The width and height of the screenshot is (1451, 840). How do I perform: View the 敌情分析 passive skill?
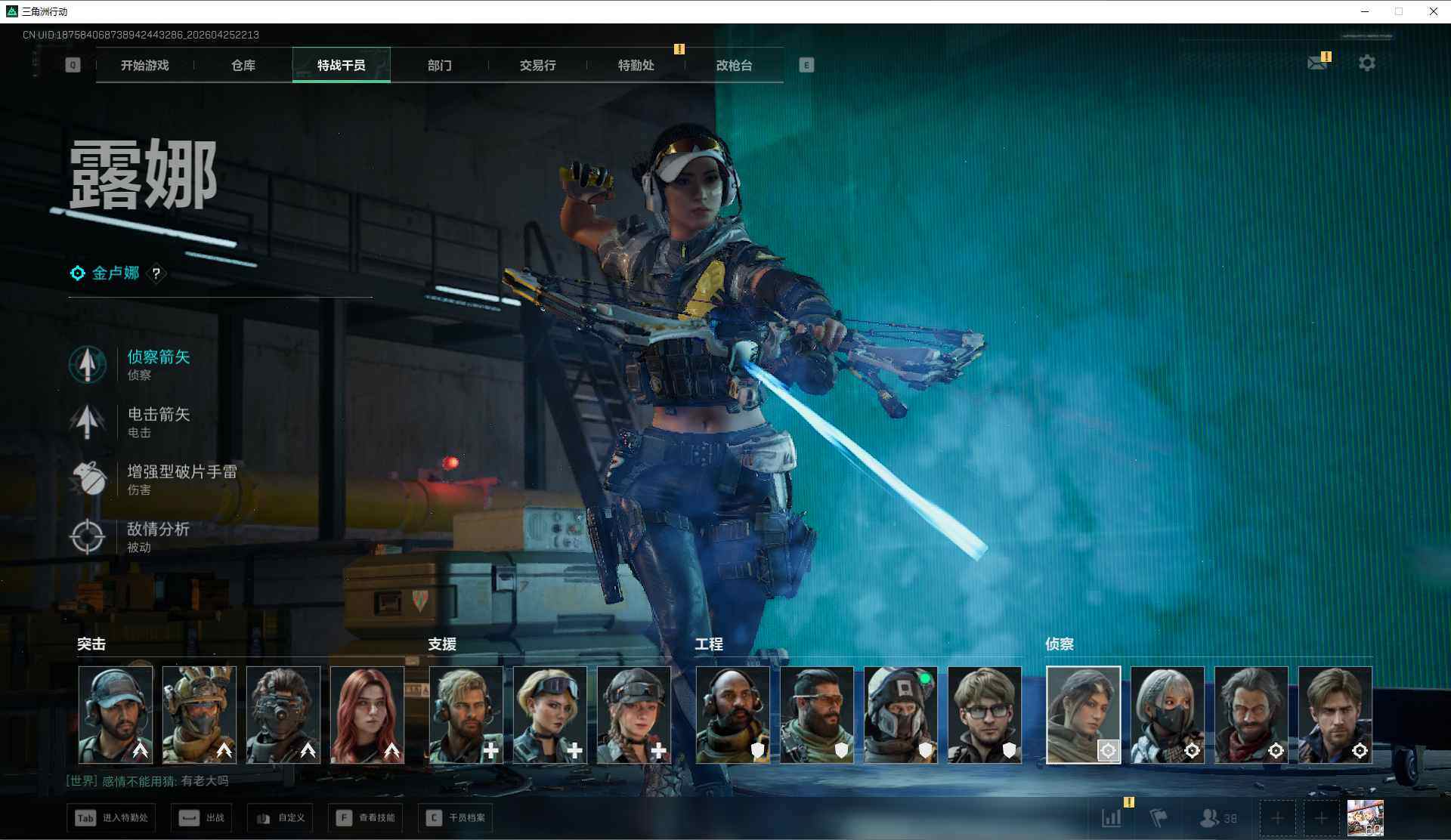(157, 536)
